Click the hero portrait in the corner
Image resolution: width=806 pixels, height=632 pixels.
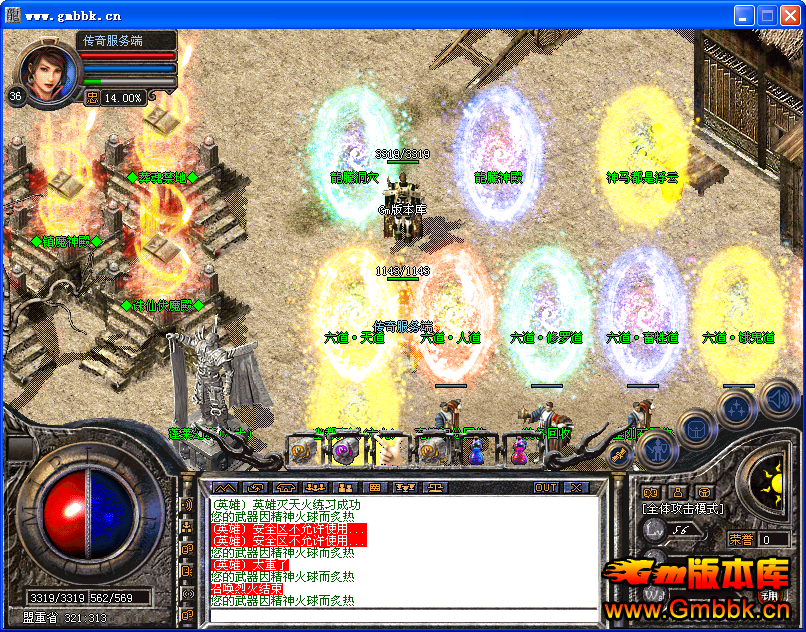(x=49, y=72)
